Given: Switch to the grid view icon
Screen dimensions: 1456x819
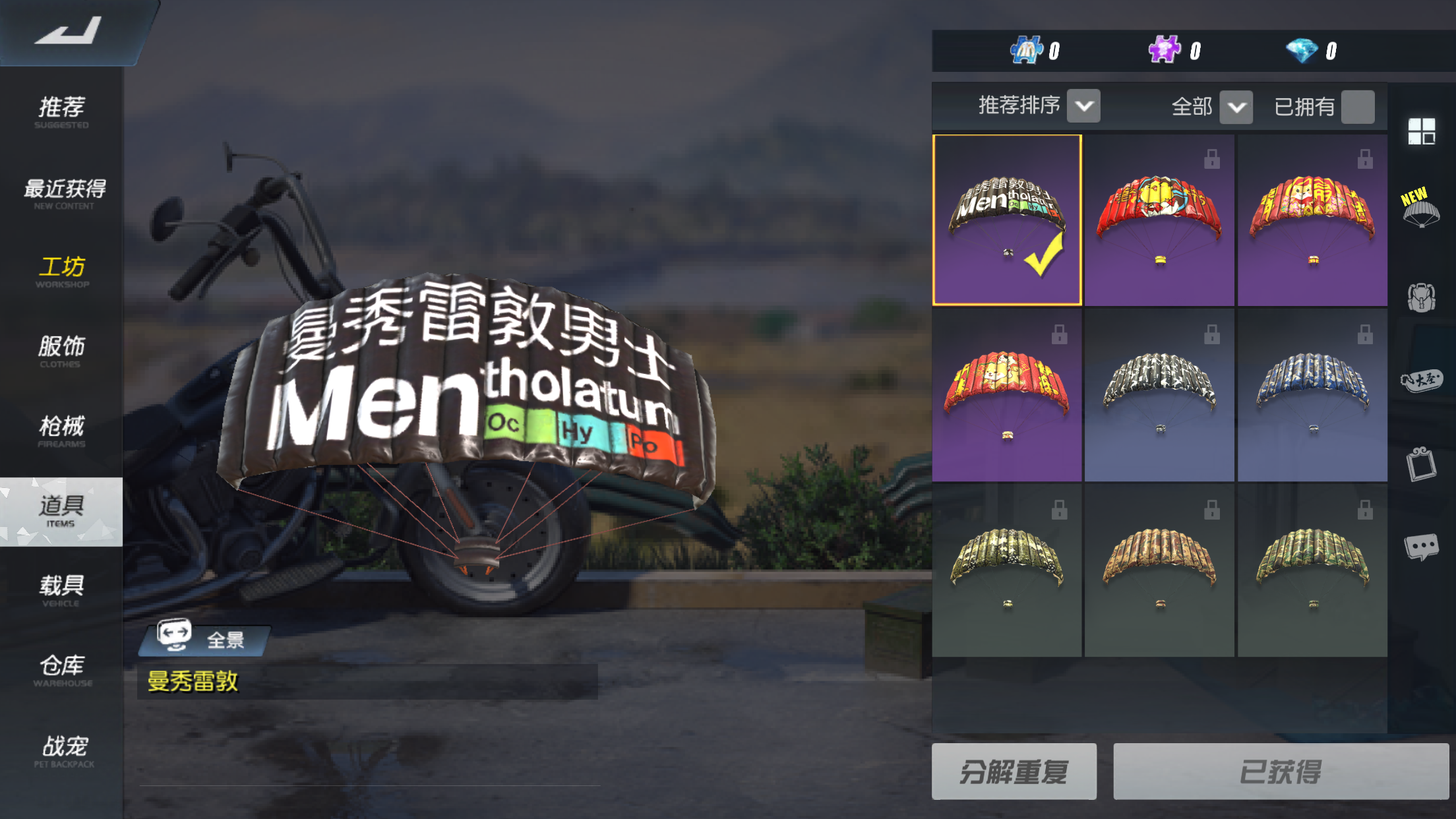Looking at the screenshot, I should [1421, 131].
